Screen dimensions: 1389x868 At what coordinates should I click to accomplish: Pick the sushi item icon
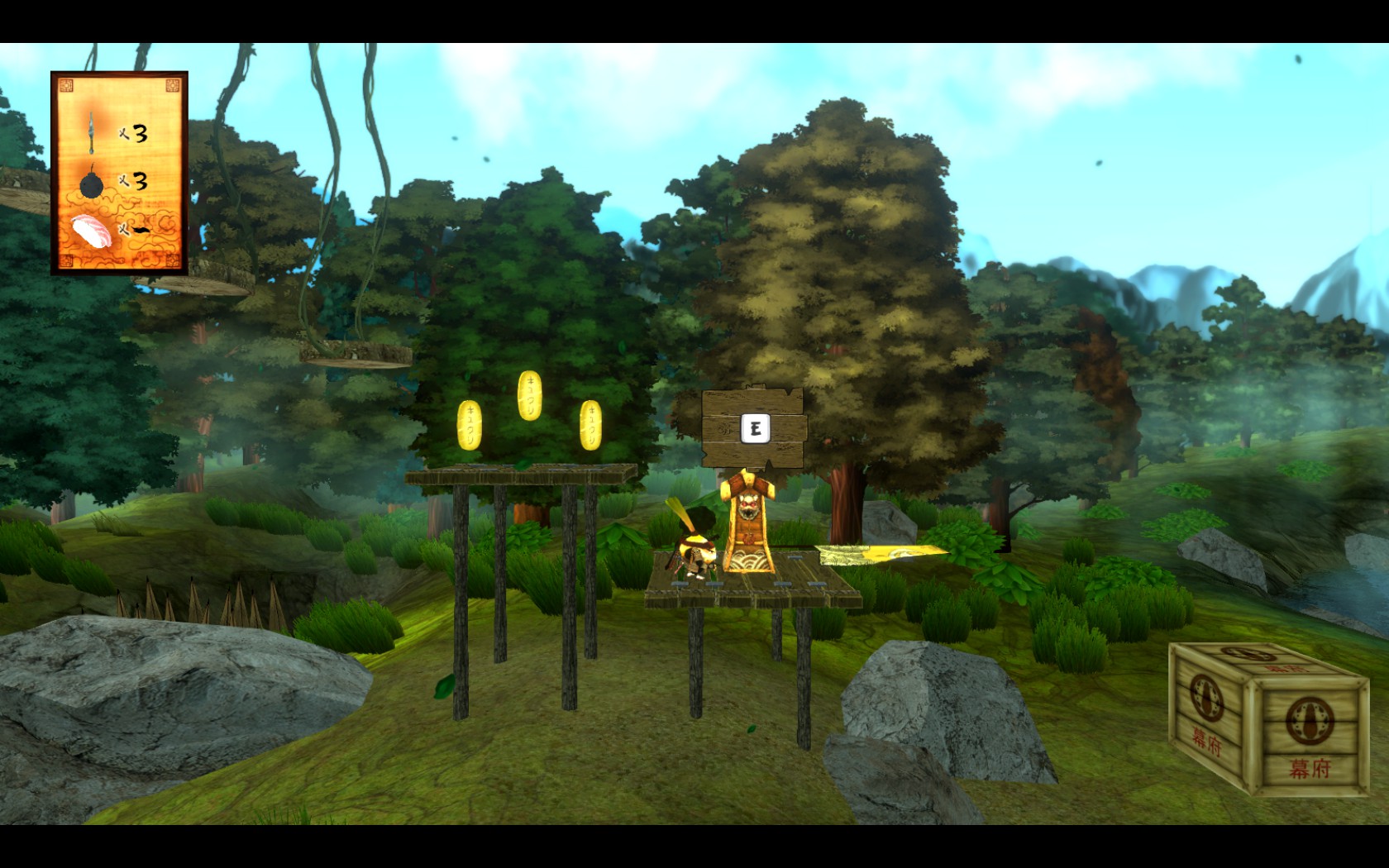[x=91, y=231]
